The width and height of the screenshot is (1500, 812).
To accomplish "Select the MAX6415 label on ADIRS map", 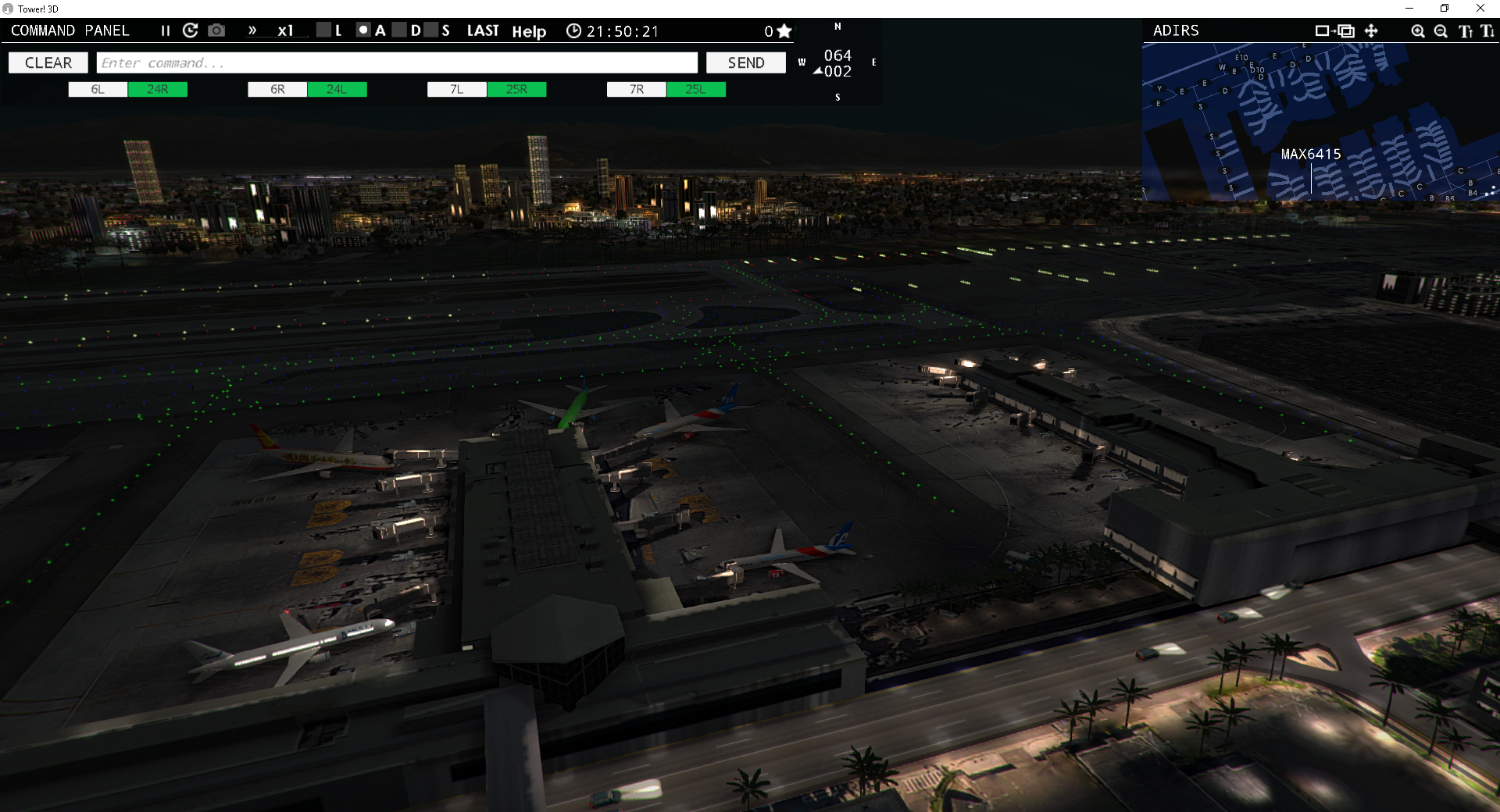I will (x=1310, y=155).
